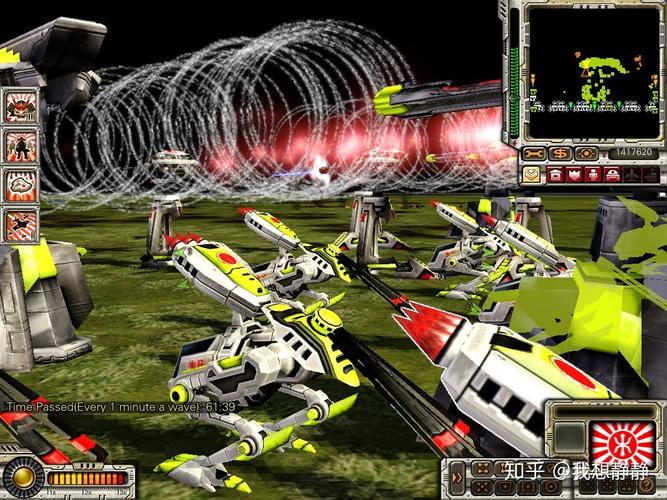
Task: Activate sell mode dollar button
Action: pyautogui.click(x=559, y=153)
